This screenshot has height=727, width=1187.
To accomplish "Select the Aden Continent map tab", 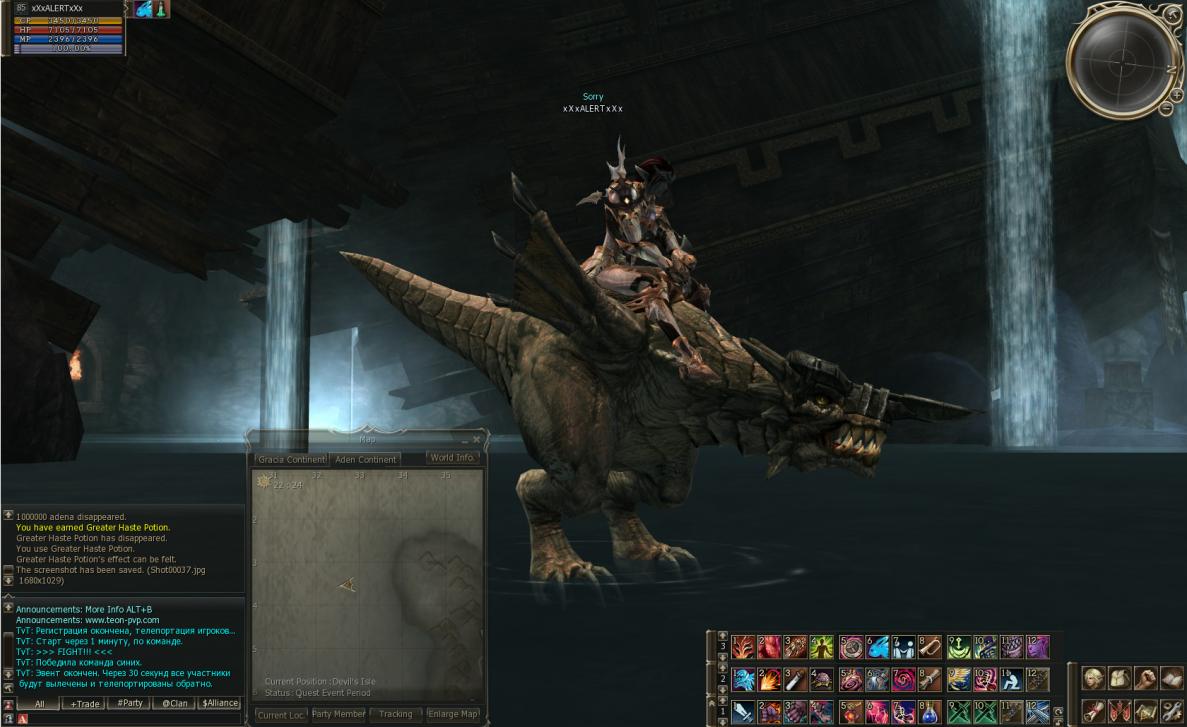I will (366, 459).
